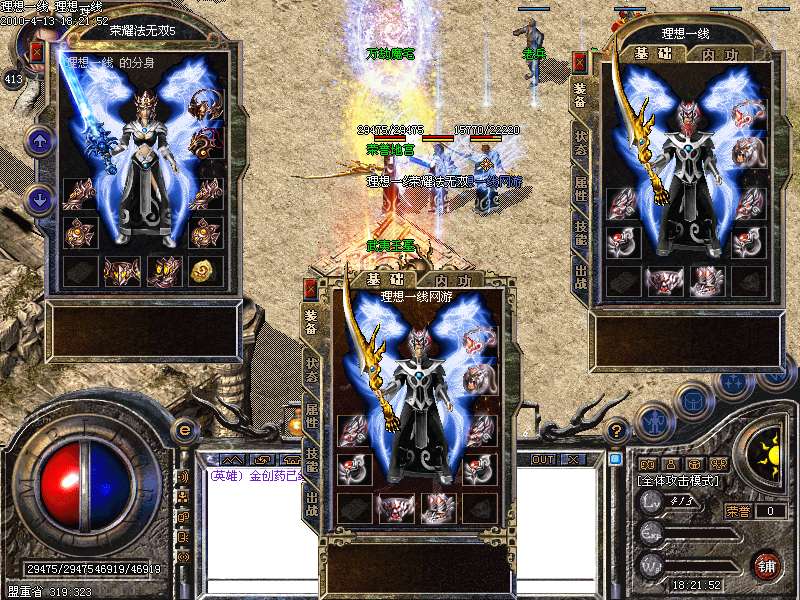The image size is (800, 600).
Task: Close the 理想一线 character panel
Action: tap(579, 63)
